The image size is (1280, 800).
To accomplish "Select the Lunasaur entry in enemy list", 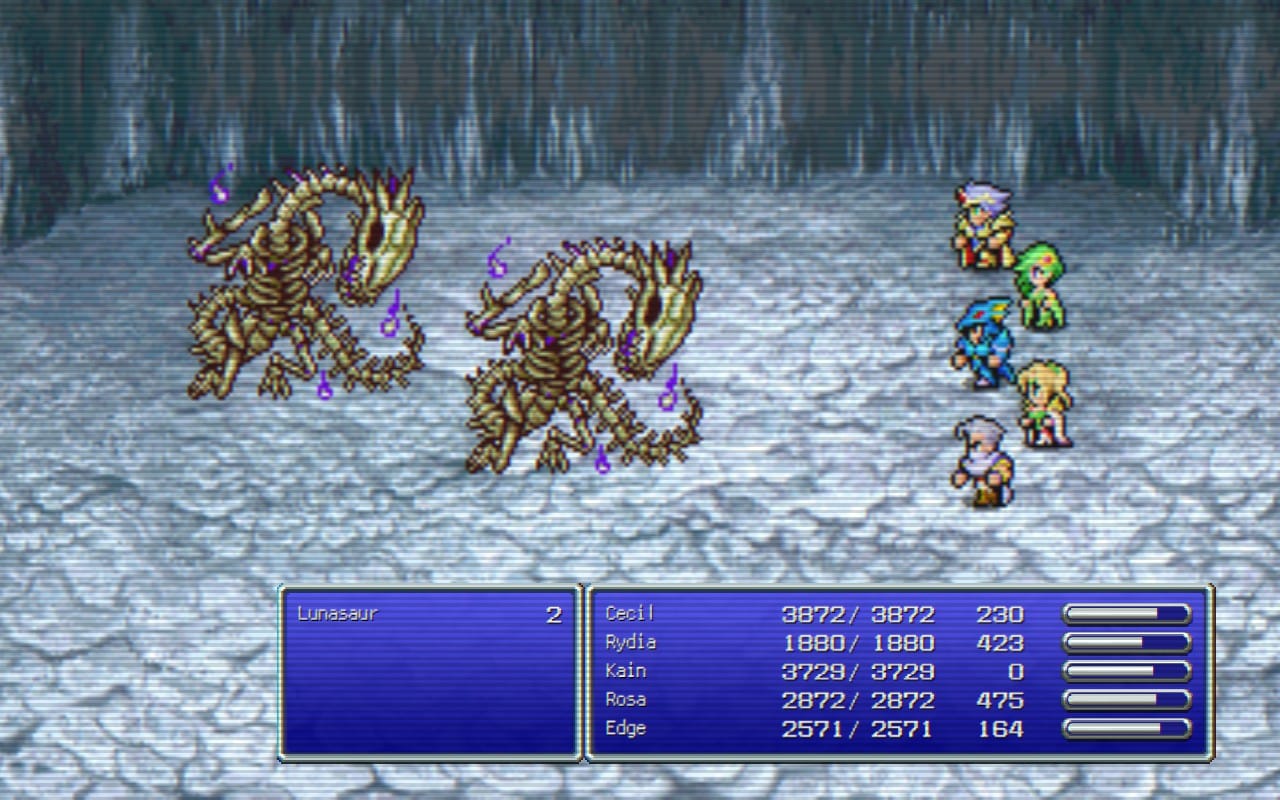I will point(338,614).
